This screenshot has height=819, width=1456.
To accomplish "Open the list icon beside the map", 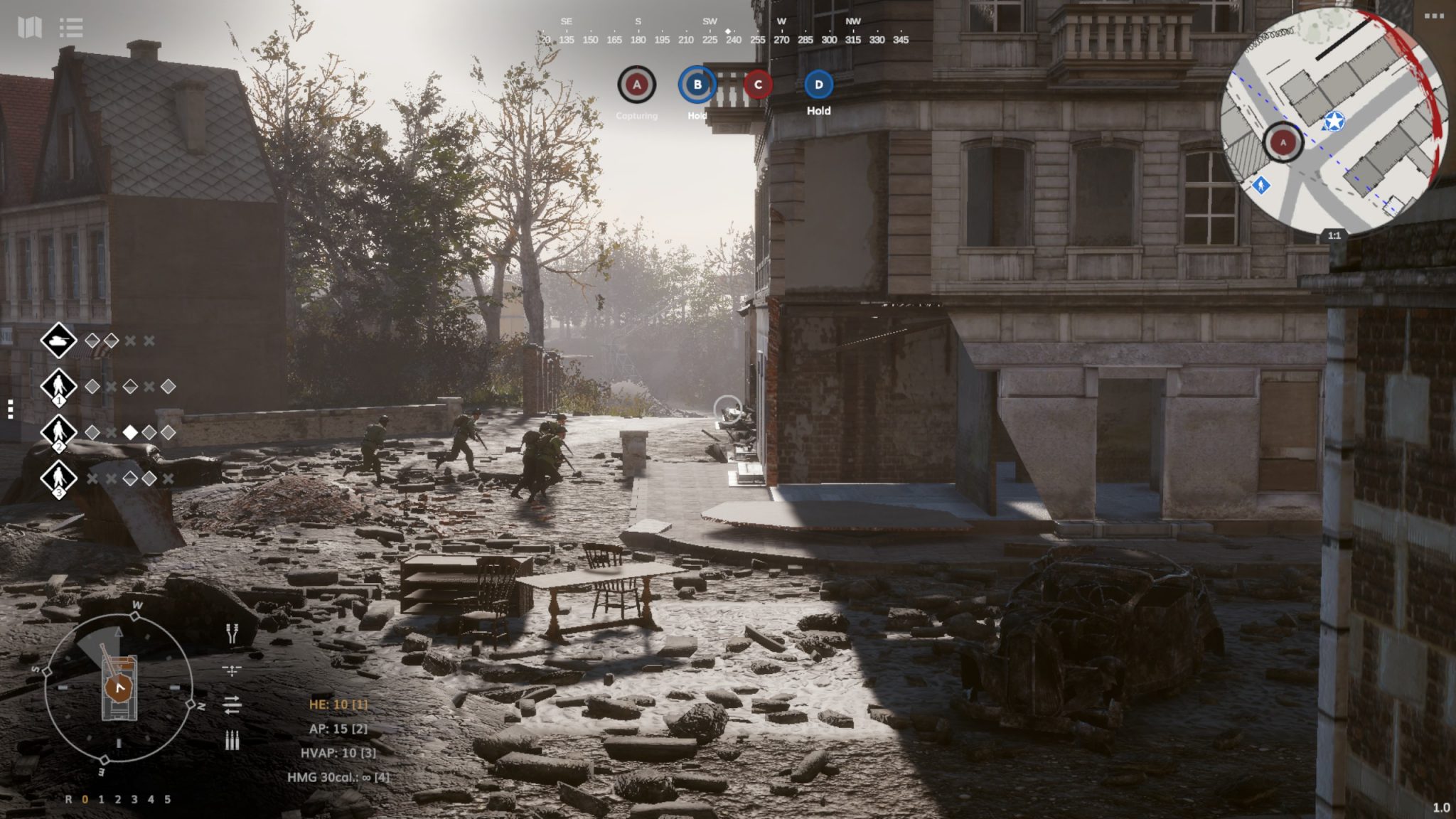I will click(x=71, y=28).
